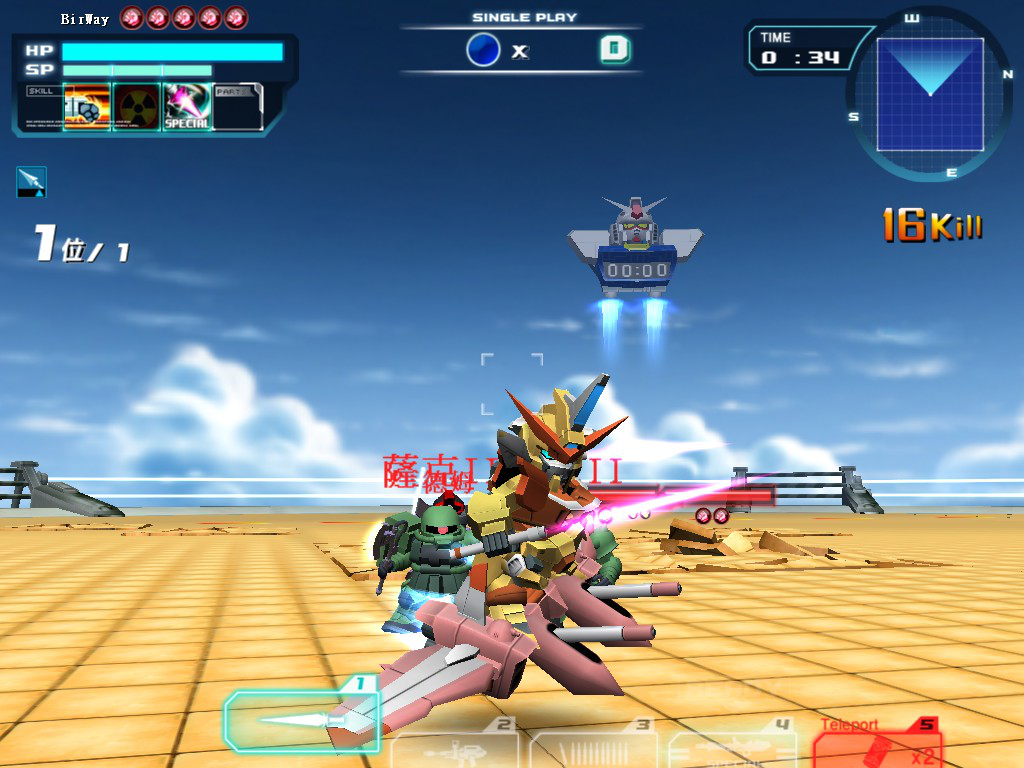Viewport: 1024px width, 768px height.
Task: Use the Teleport item slot
Action: (877, 745)
